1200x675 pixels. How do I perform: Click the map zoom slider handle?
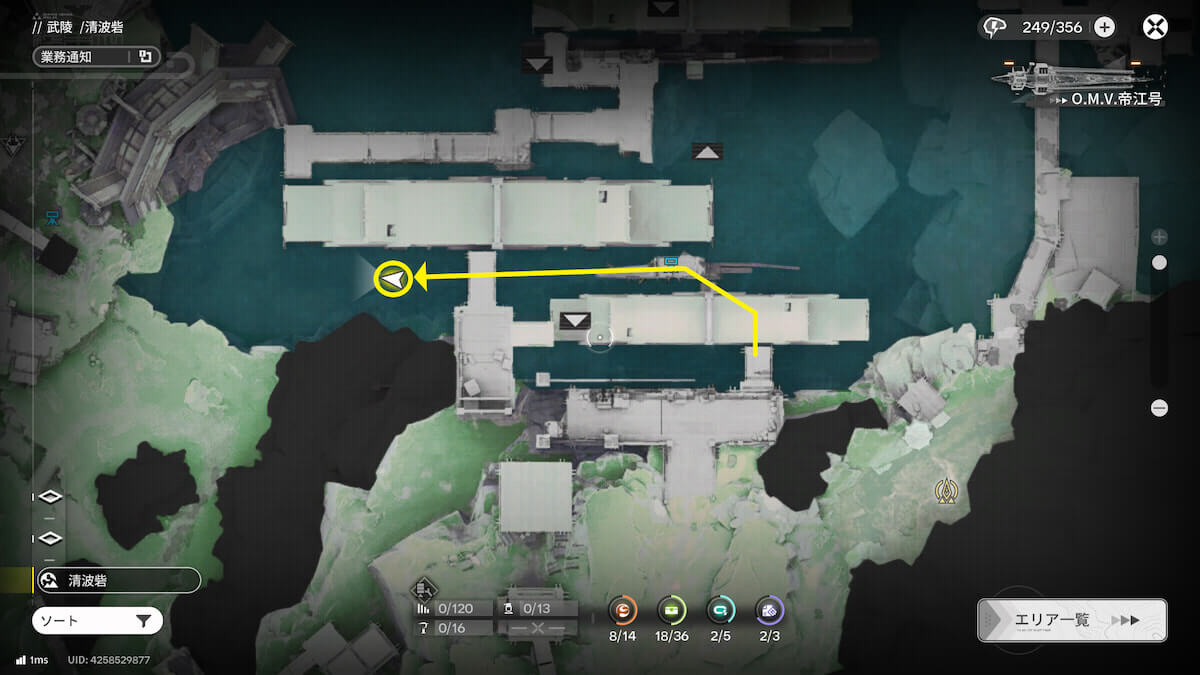tap(1159, 263)
